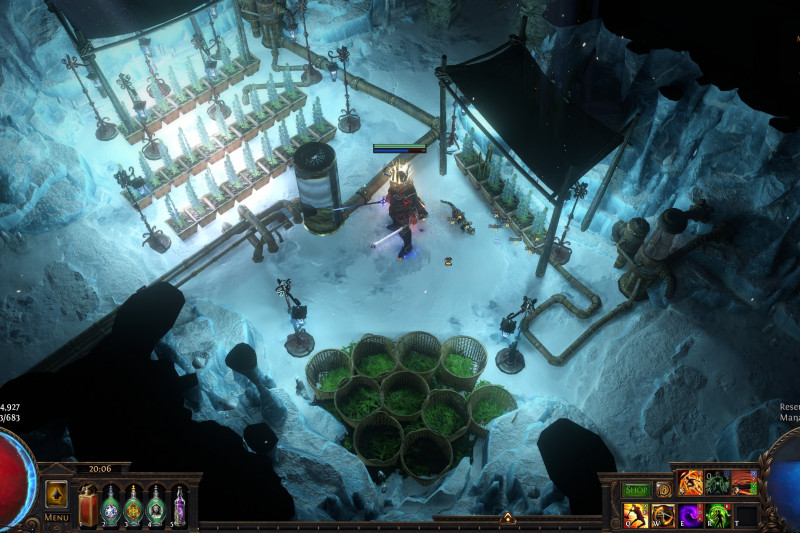Select the red-orange sky skill icon
The image size is (800, 533).
[745, 483]
